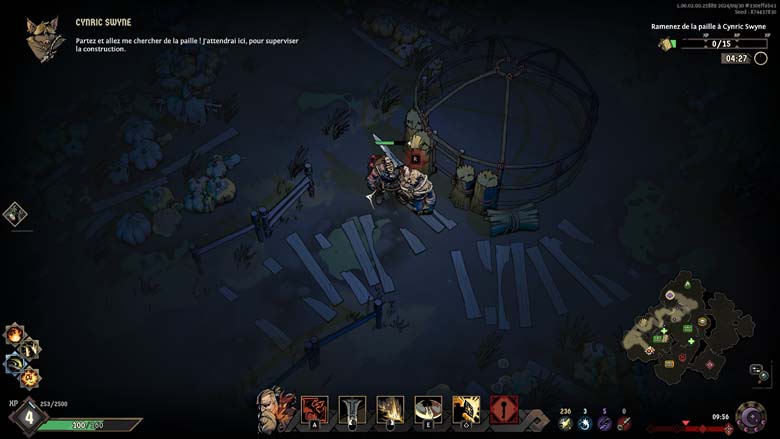
Task: Open the purple day-night clock dial
Action: (x=751, y=417)
